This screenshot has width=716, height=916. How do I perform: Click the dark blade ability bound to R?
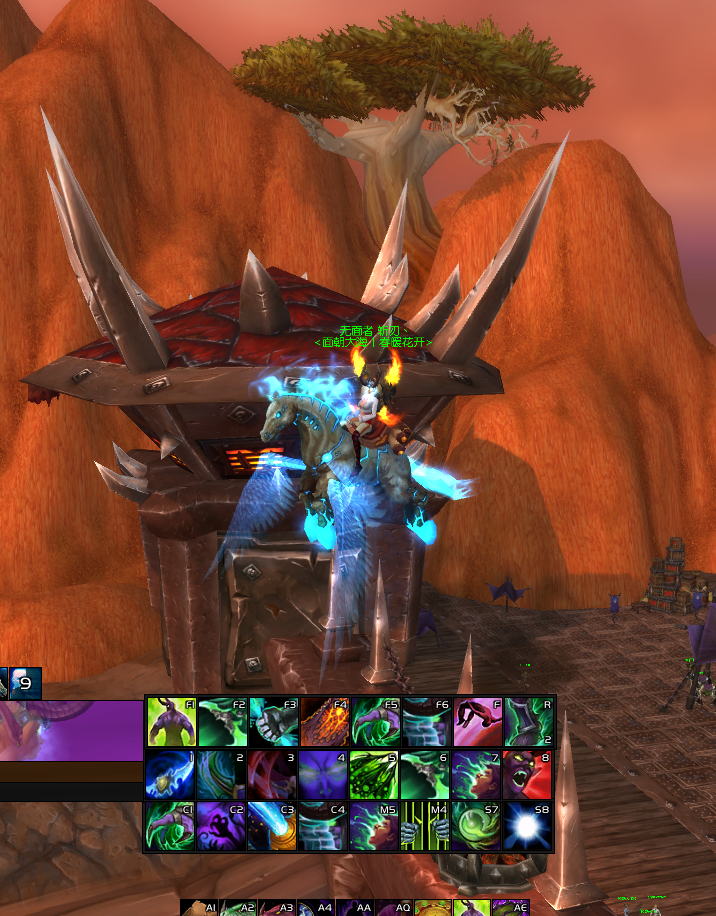pos(529,722)
